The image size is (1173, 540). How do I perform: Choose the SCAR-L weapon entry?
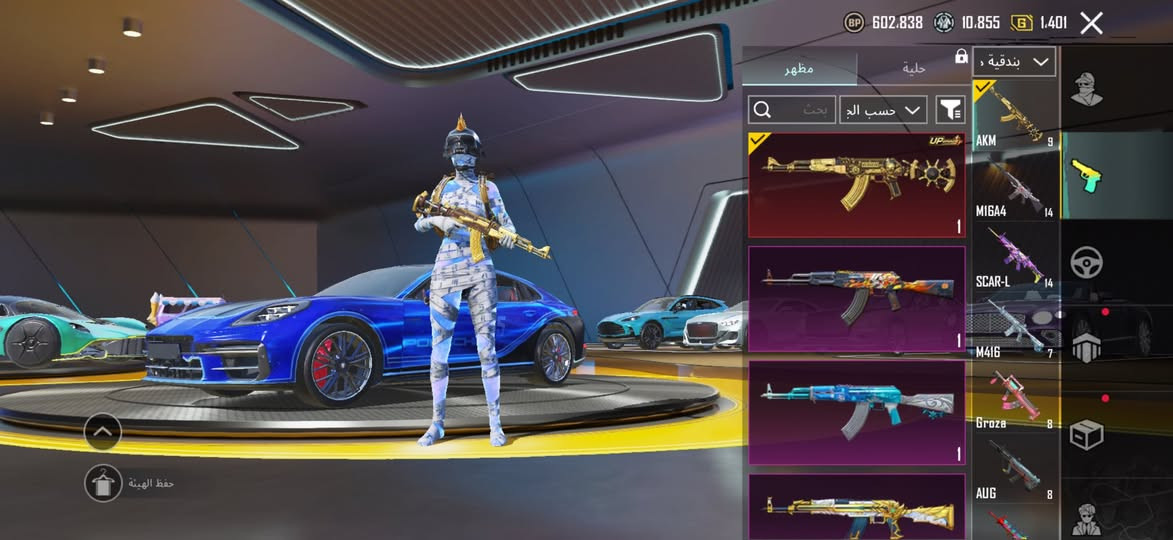pyautogui.click(x=1015, y=257)
